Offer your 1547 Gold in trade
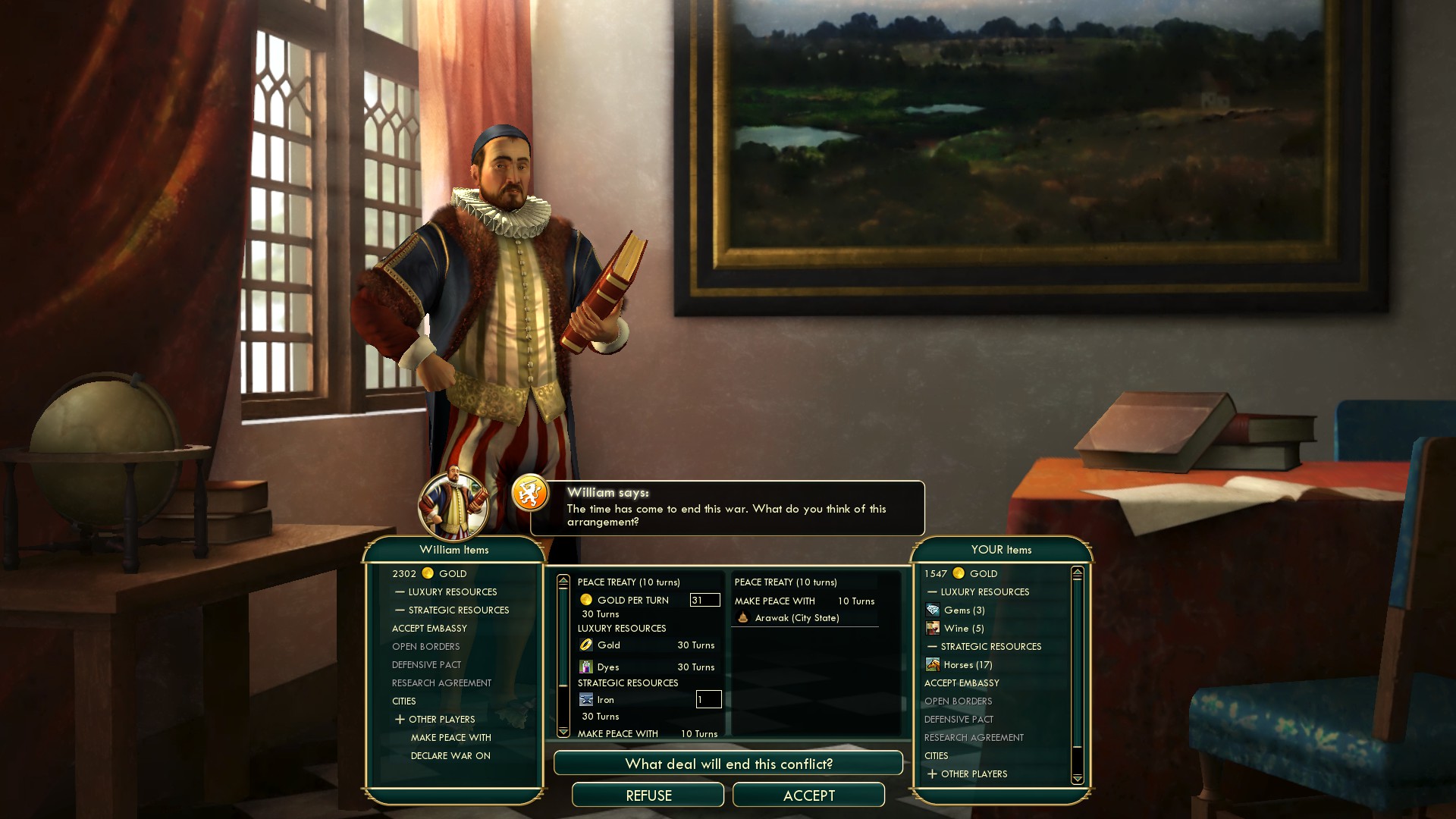This screenshot has height=819, width=1456. (961, 574)
